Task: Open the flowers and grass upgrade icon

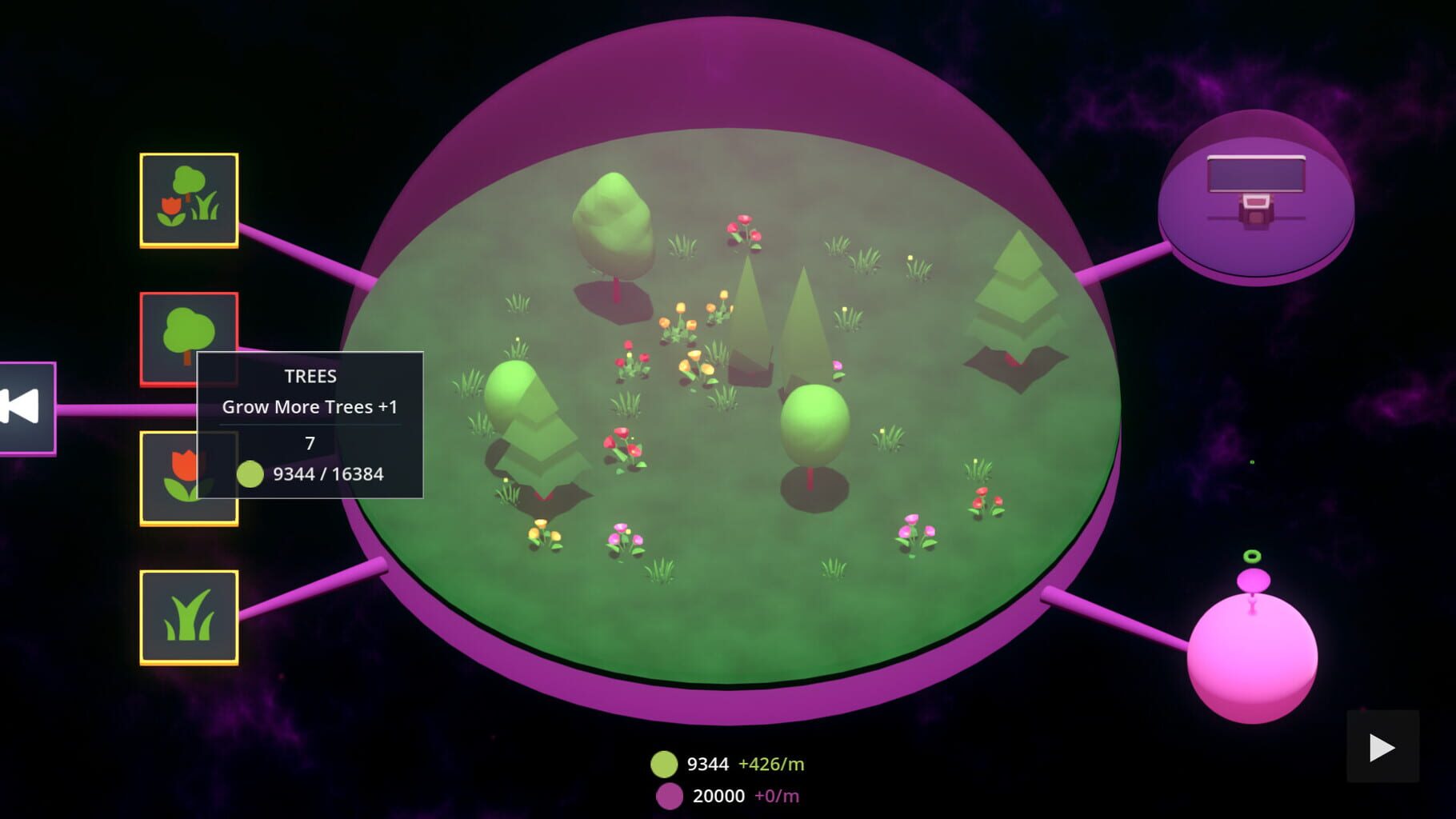Action: [x=190, y=197]
